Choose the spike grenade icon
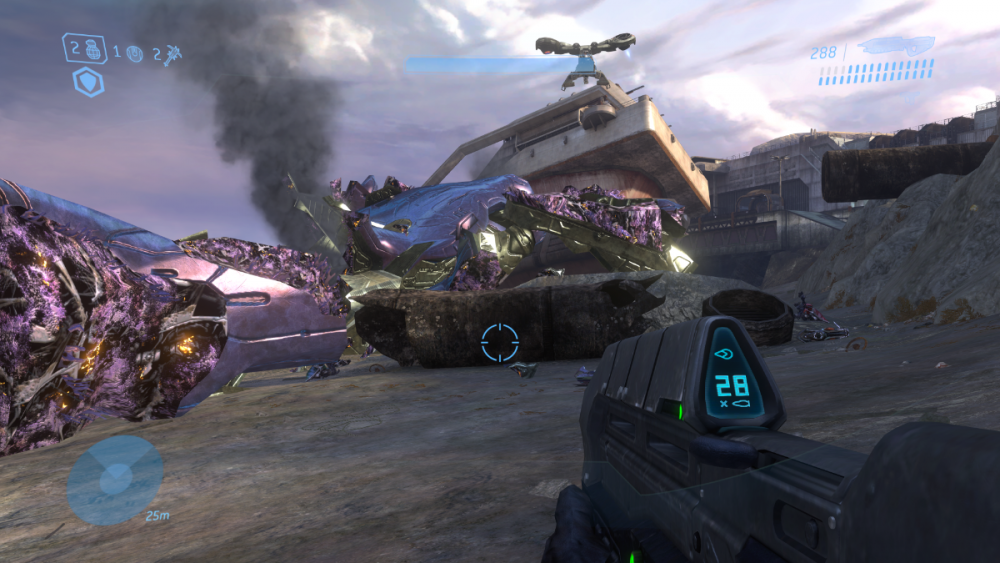This screenshot has height=563, width=1000. click(x=172, y=53)
